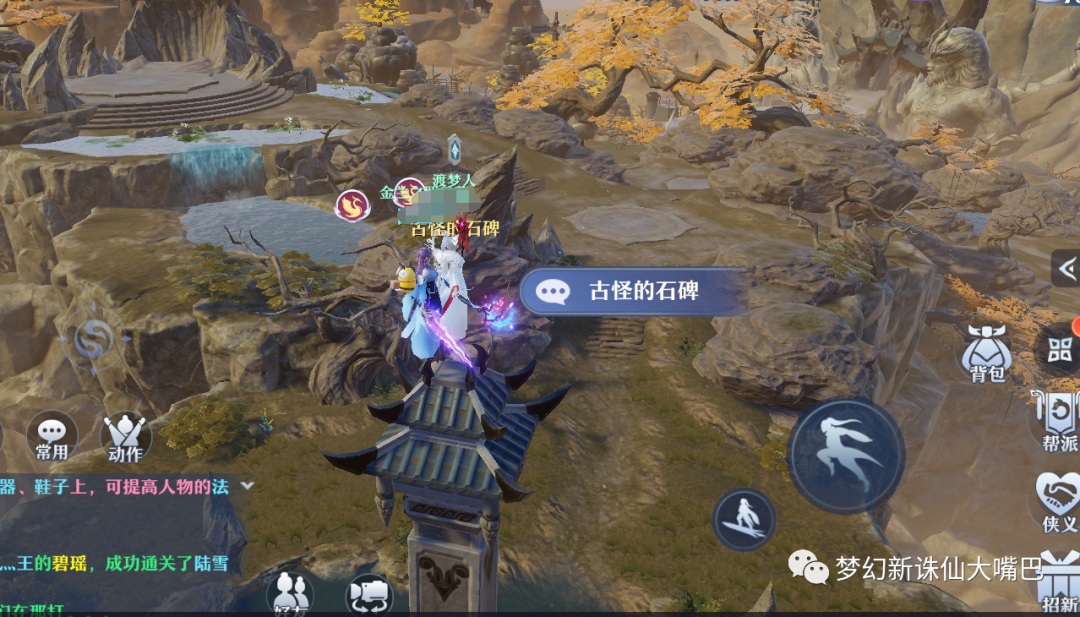Screen dimensions: 1080x617
Task: Open the chat message about 碧瑶
Action: coord(115,563)
